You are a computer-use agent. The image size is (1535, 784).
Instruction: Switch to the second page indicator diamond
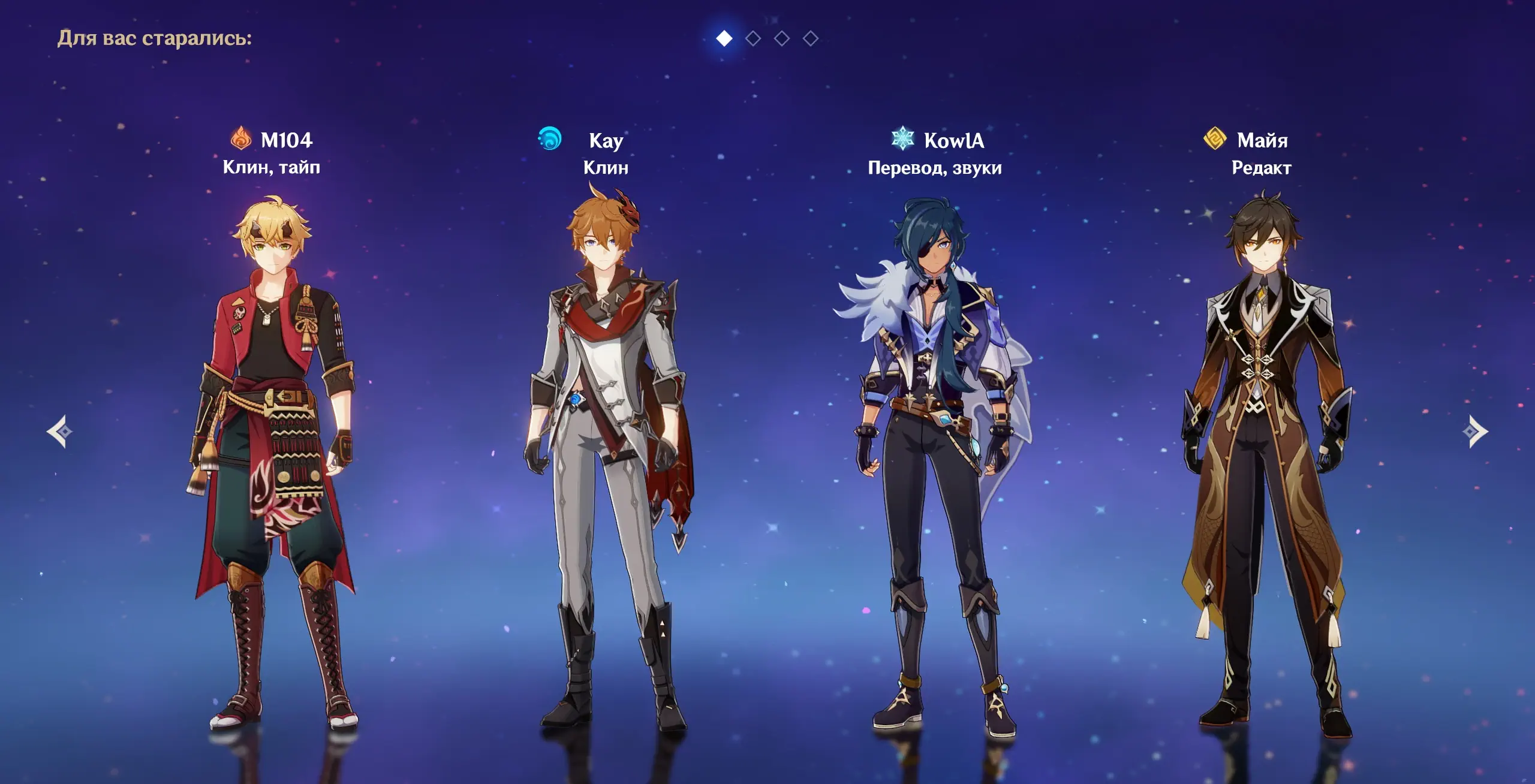[x=753, y=39]
